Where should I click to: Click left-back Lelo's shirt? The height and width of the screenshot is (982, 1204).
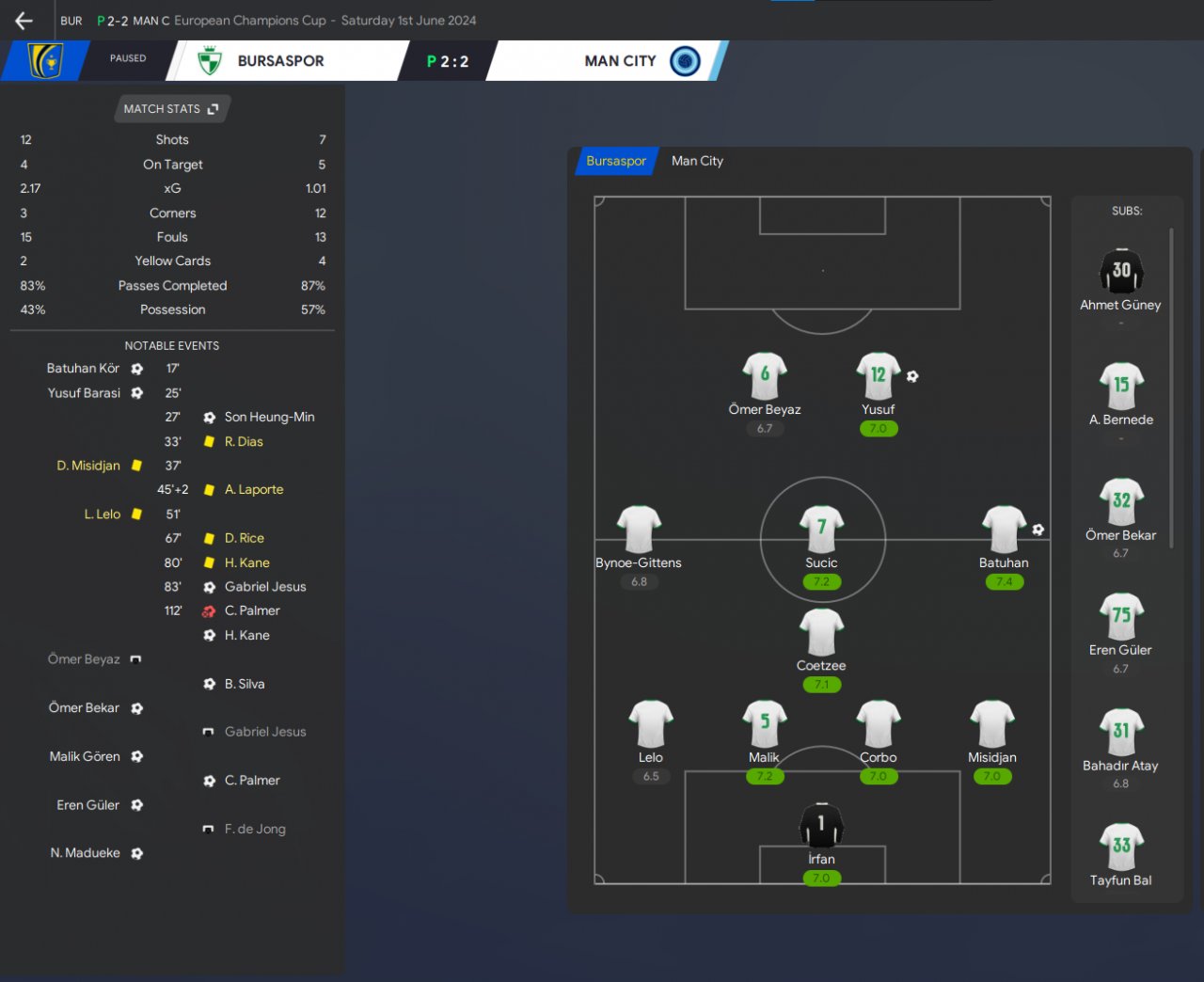[651, 725]
